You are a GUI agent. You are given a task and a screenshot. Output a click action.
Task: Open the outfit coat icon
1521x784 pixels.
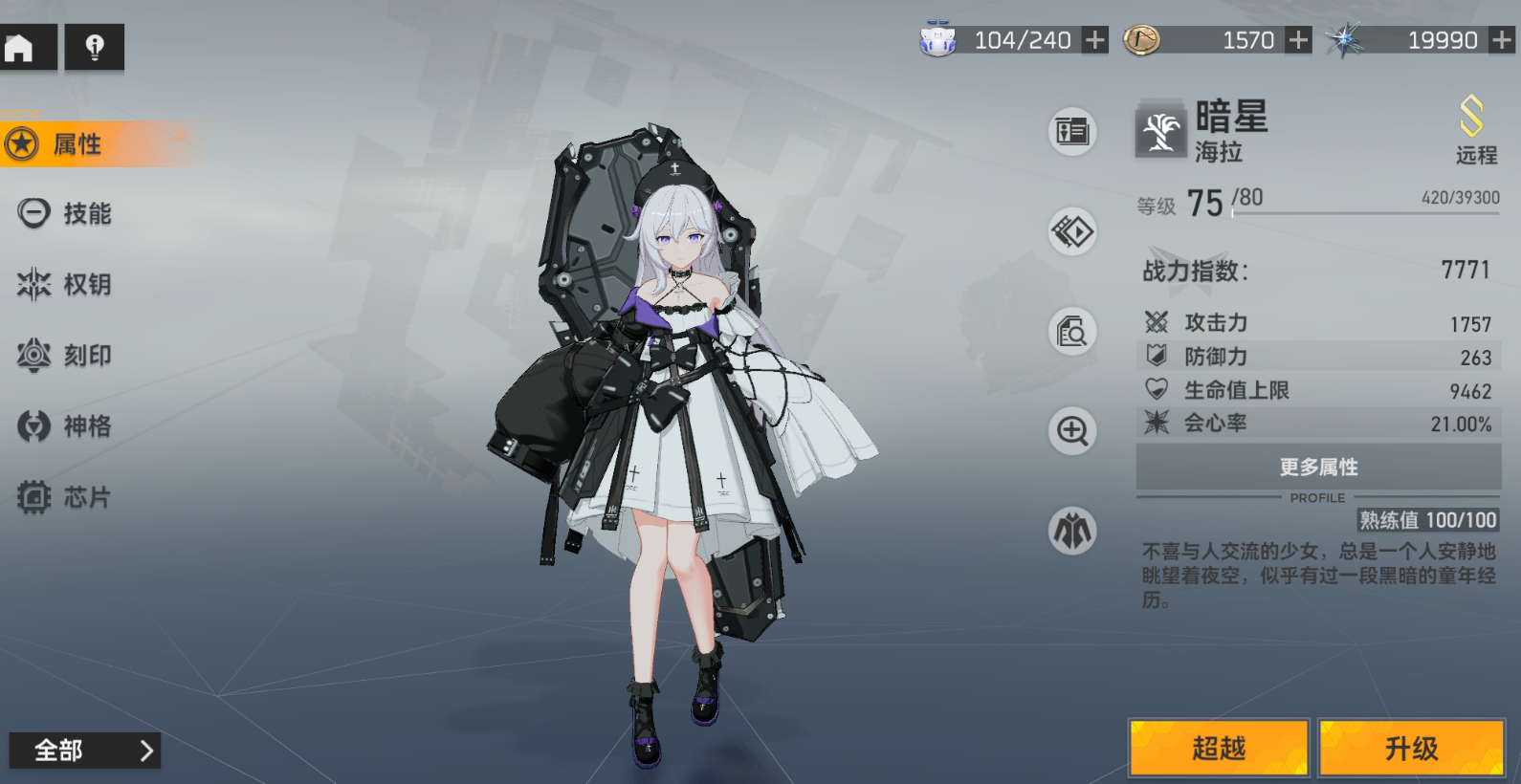[x=1072, y=532]
